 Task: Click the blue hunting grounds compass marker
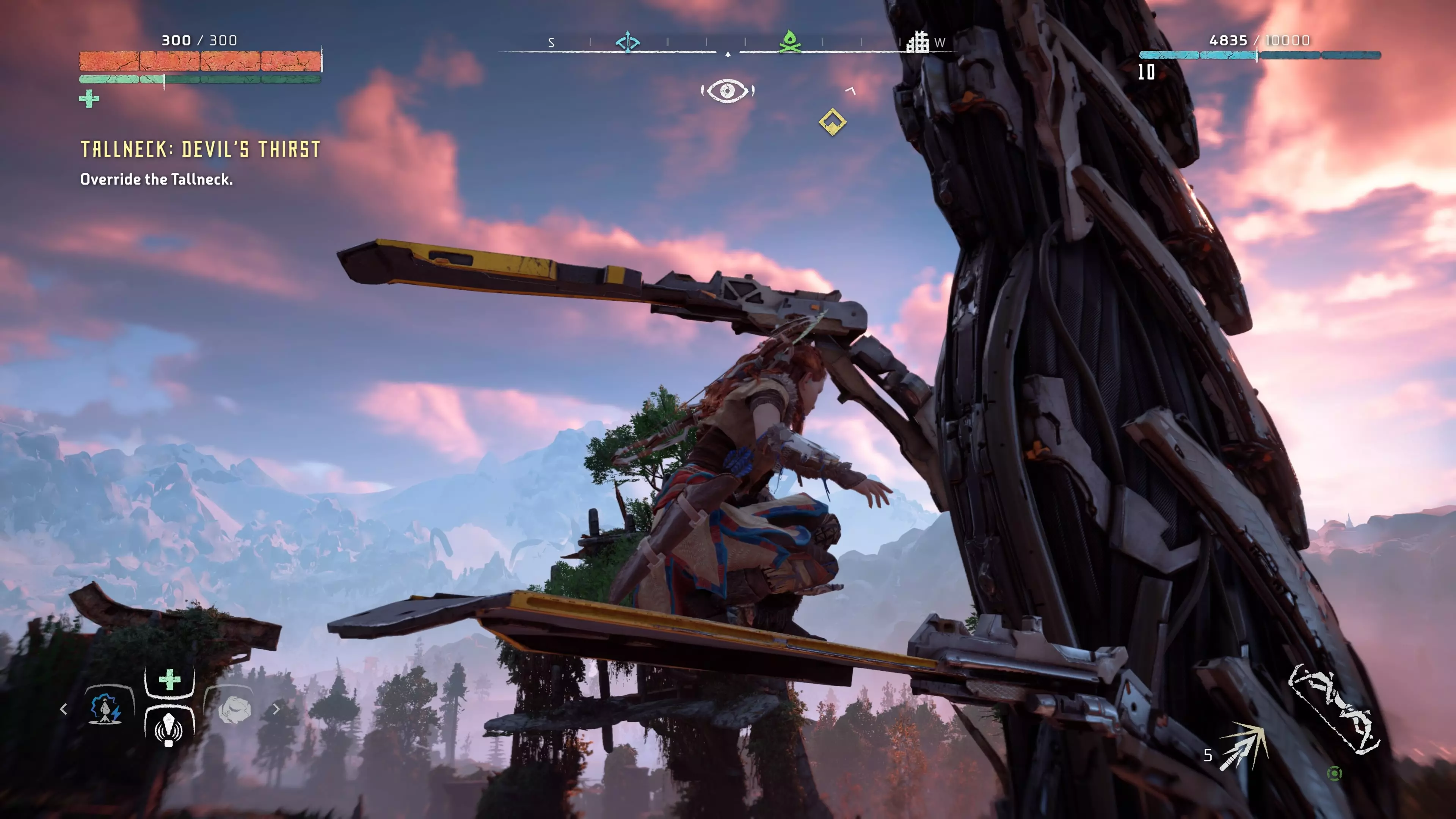628,42
